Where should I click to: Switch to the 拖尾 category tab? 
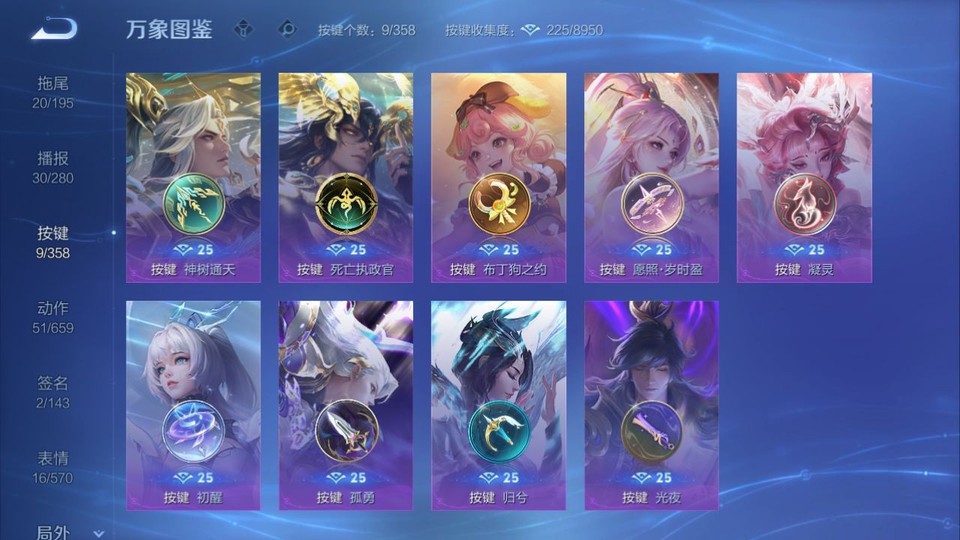(53, 92)
